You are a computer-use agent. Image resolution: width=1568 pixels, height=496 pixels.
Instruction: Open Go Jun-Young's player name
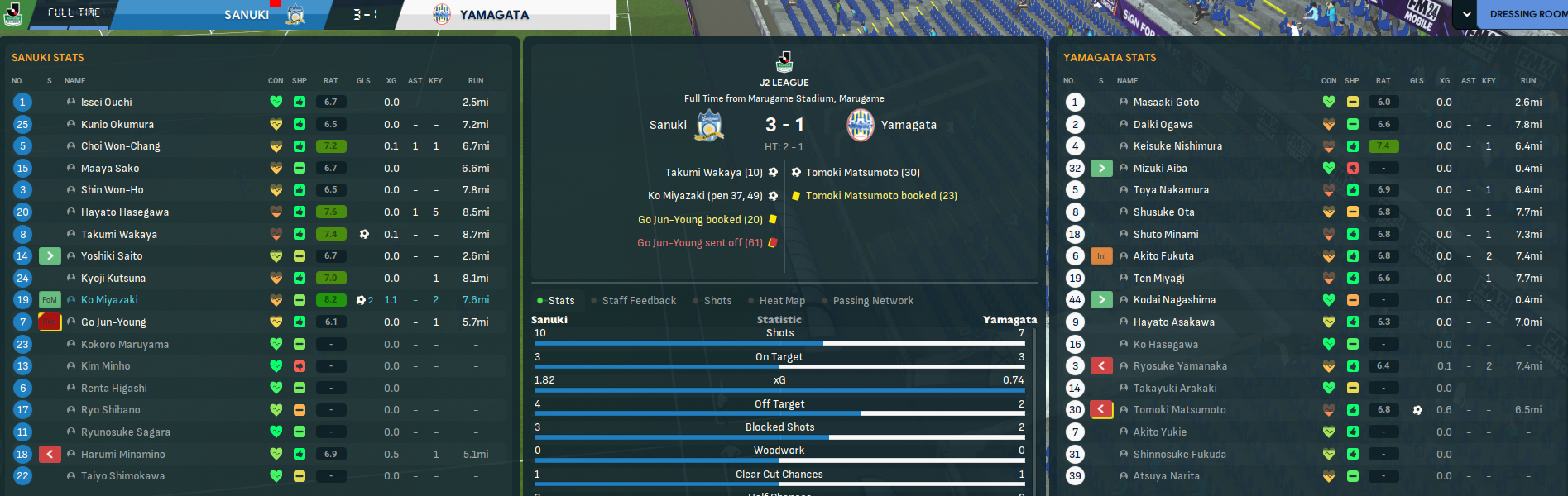(x=113, y=322)
